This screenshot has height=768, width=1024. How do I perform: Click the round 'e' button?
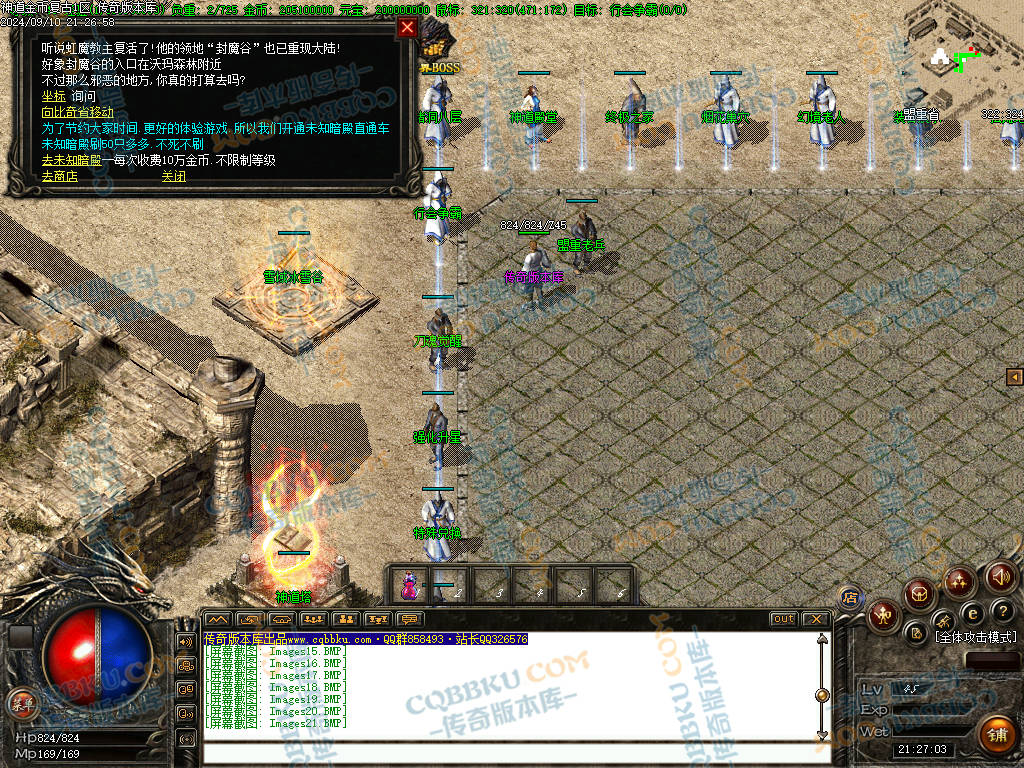(971, 613)
